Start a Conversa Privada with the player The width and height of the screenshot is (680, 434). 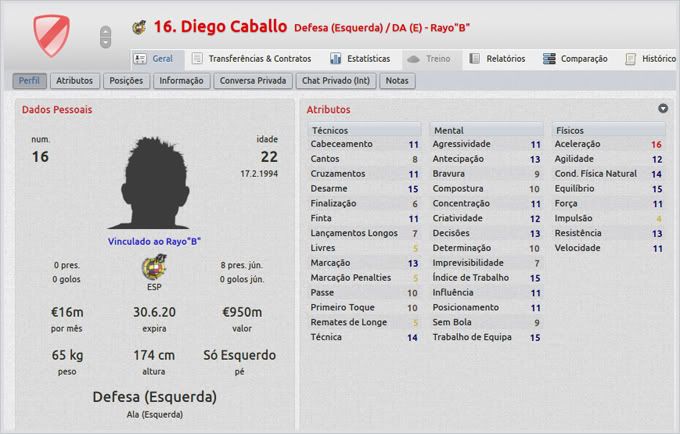point(251,81)
